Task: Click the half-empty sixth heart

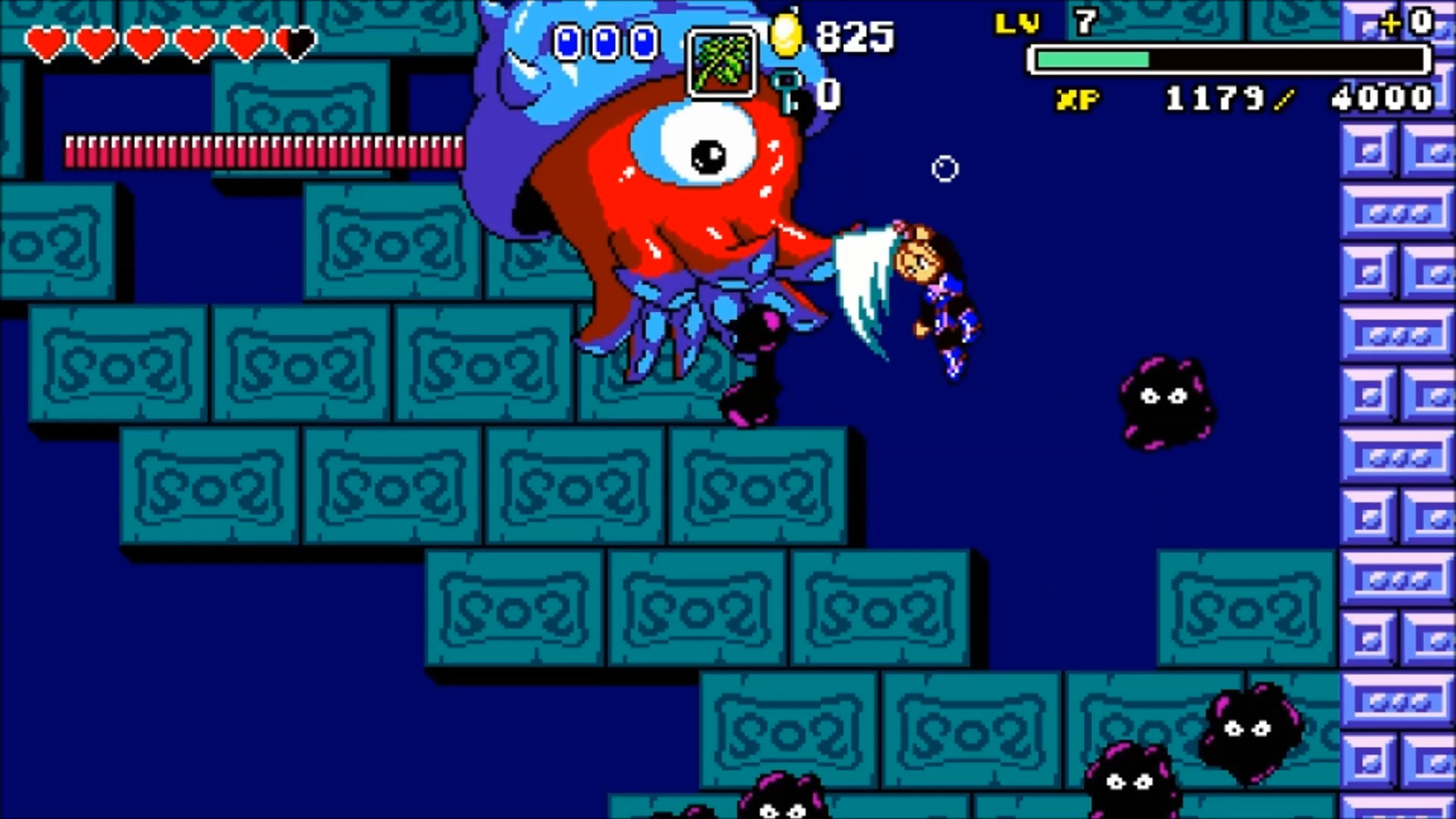Action: [294, 41]
